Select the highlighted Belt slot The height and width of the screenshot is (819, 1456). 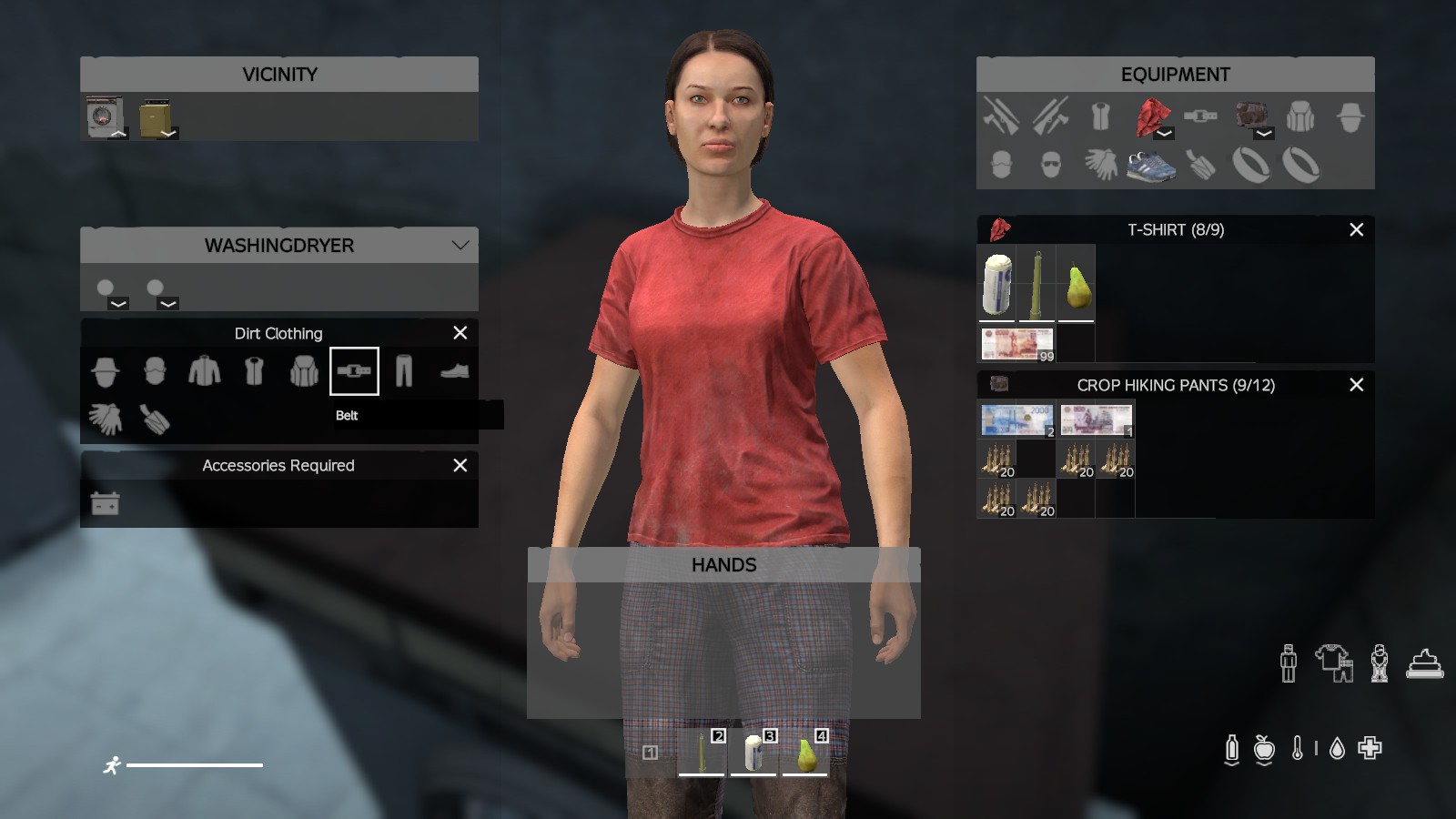click(354, 371)
